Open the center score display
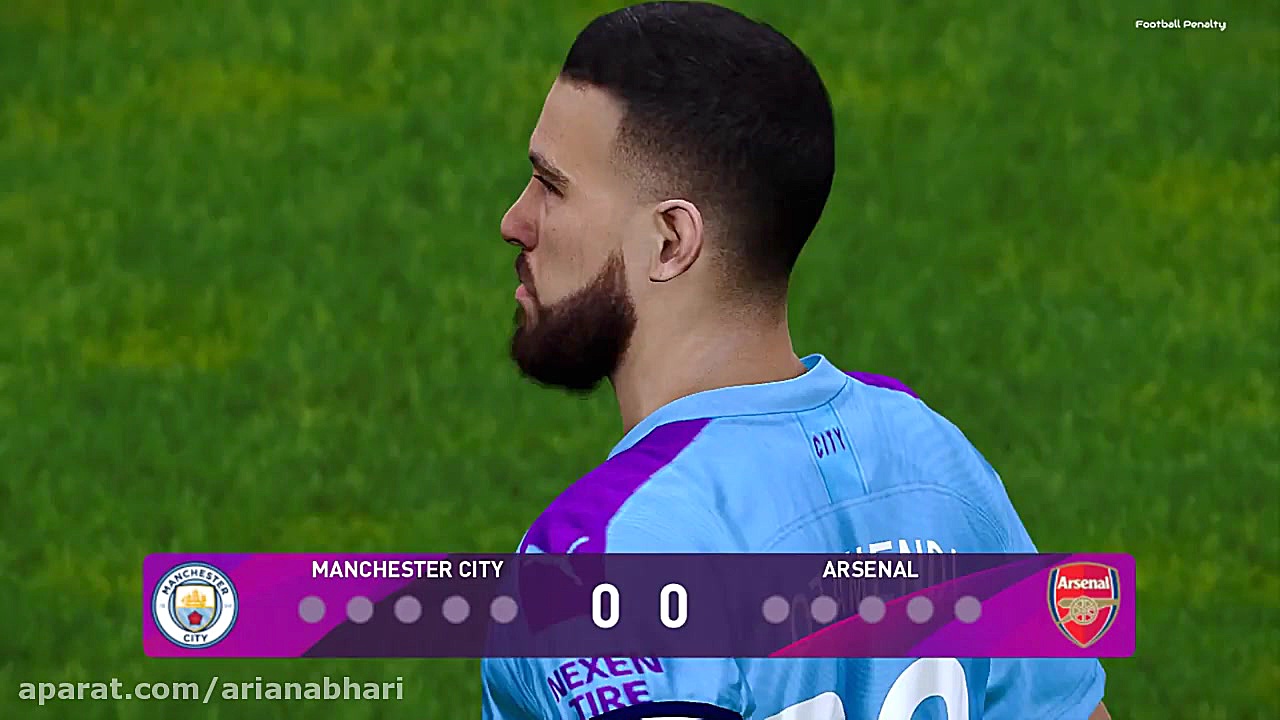This screenshot has height=720, width=1280. [x=640, y=605]
